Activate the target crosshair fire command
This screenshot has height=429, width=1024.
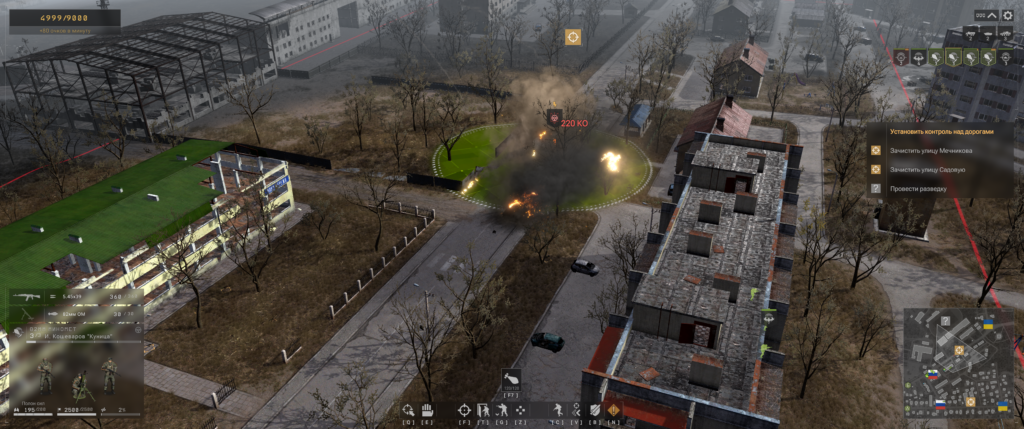(x=464, y=409)
